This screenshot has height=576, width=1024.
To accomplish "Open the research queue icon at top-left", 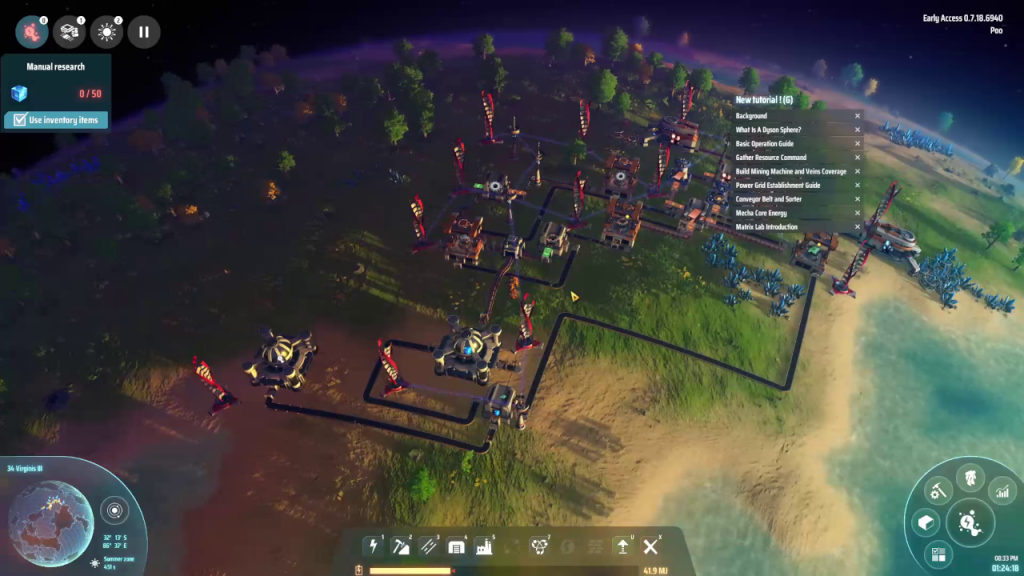I will [31, 32].
